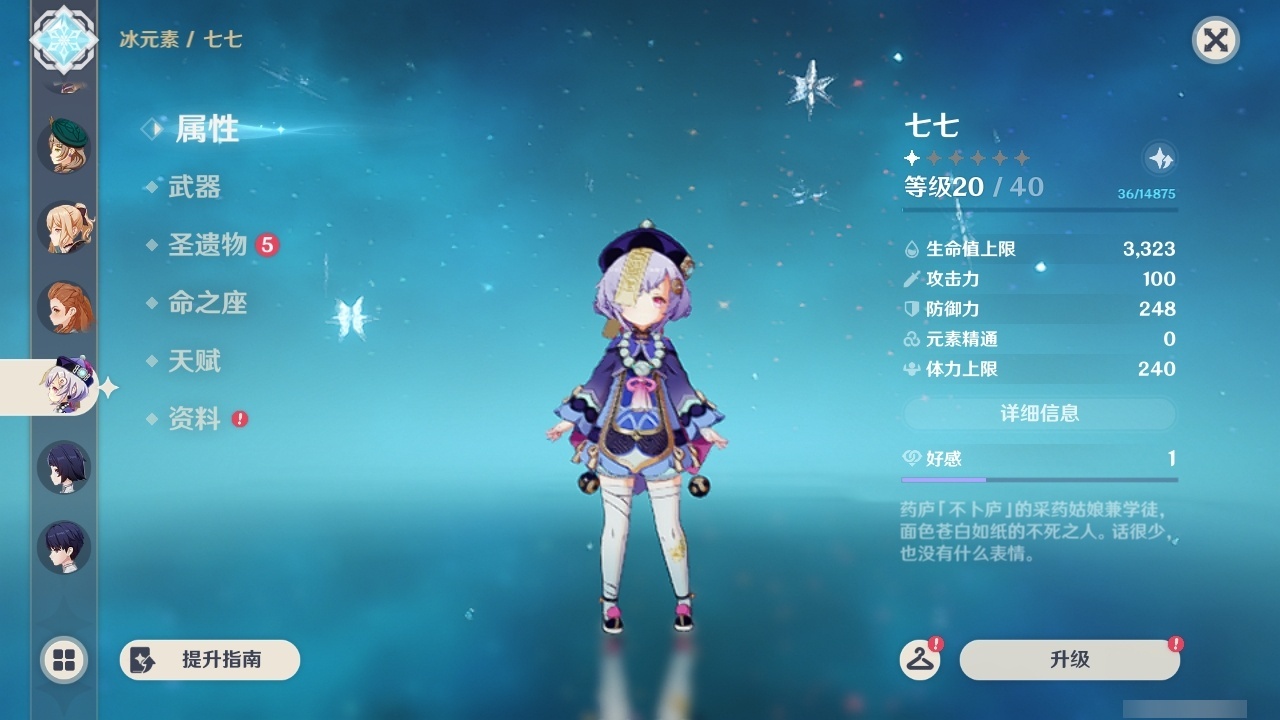This screenshot has width=1280, height=720.
Task: Open 详细信息 for Qiqi
Action: coord(1040,414)
